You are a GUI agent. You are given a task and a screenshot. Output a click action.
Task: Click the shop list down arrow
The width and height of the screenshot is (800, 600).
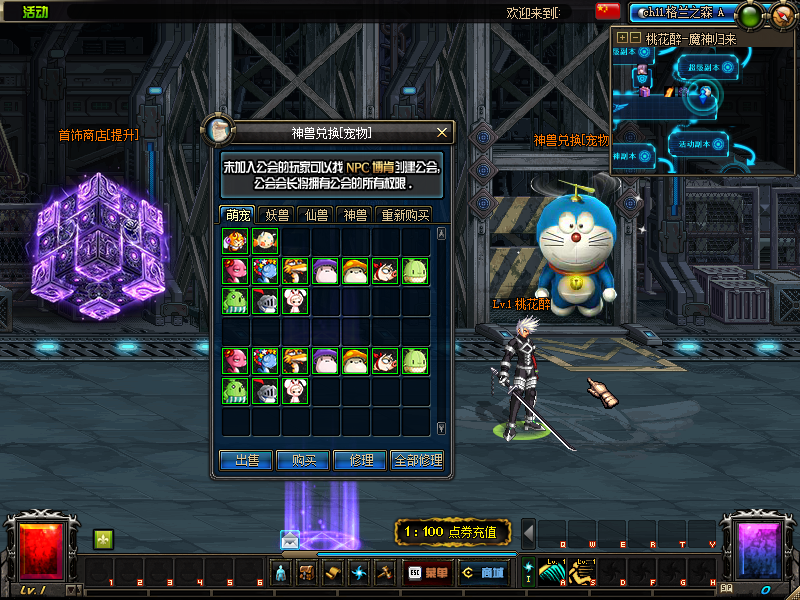point(441,428)
